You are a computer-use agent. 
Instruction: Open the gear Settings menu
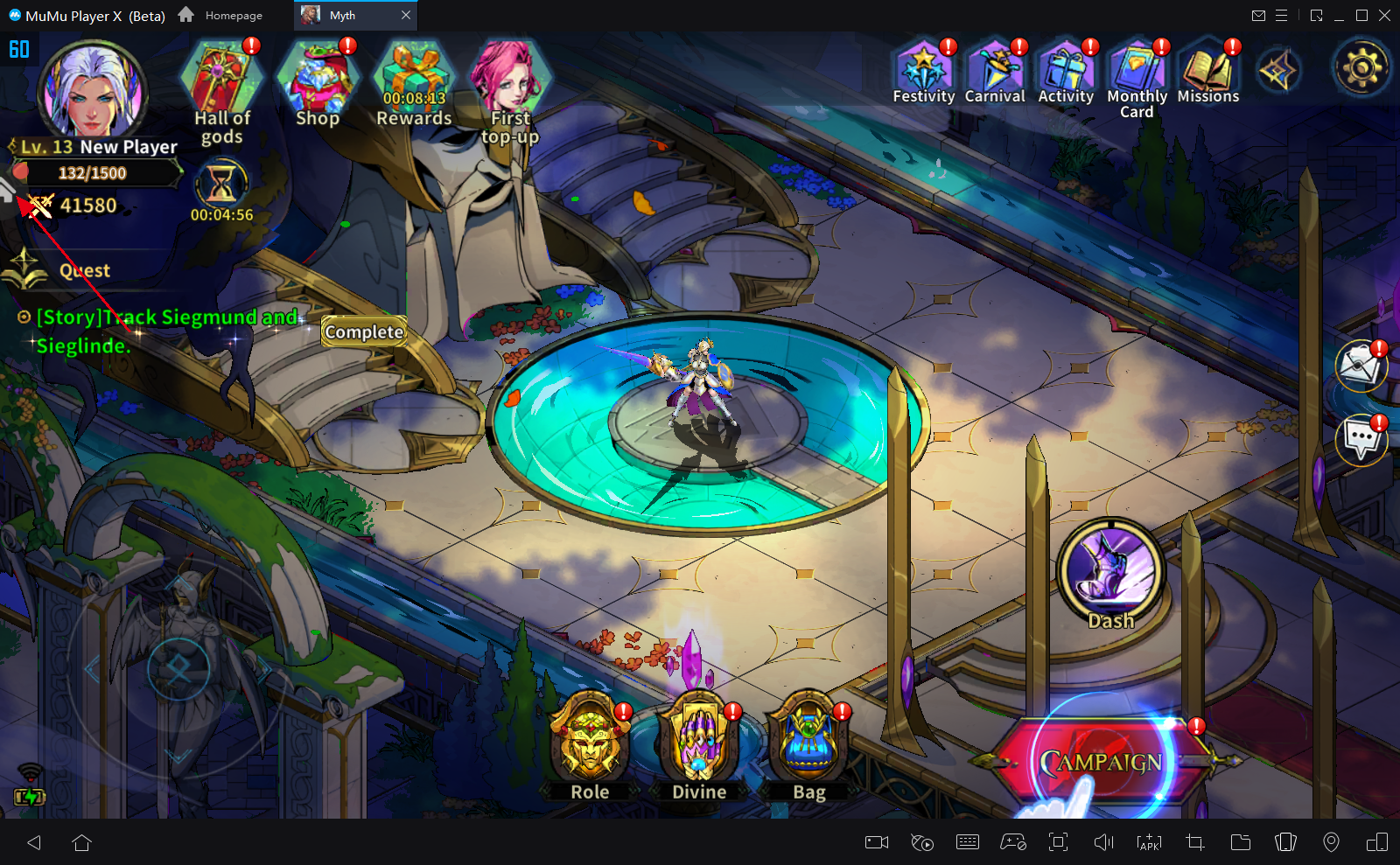point(1361,68)
